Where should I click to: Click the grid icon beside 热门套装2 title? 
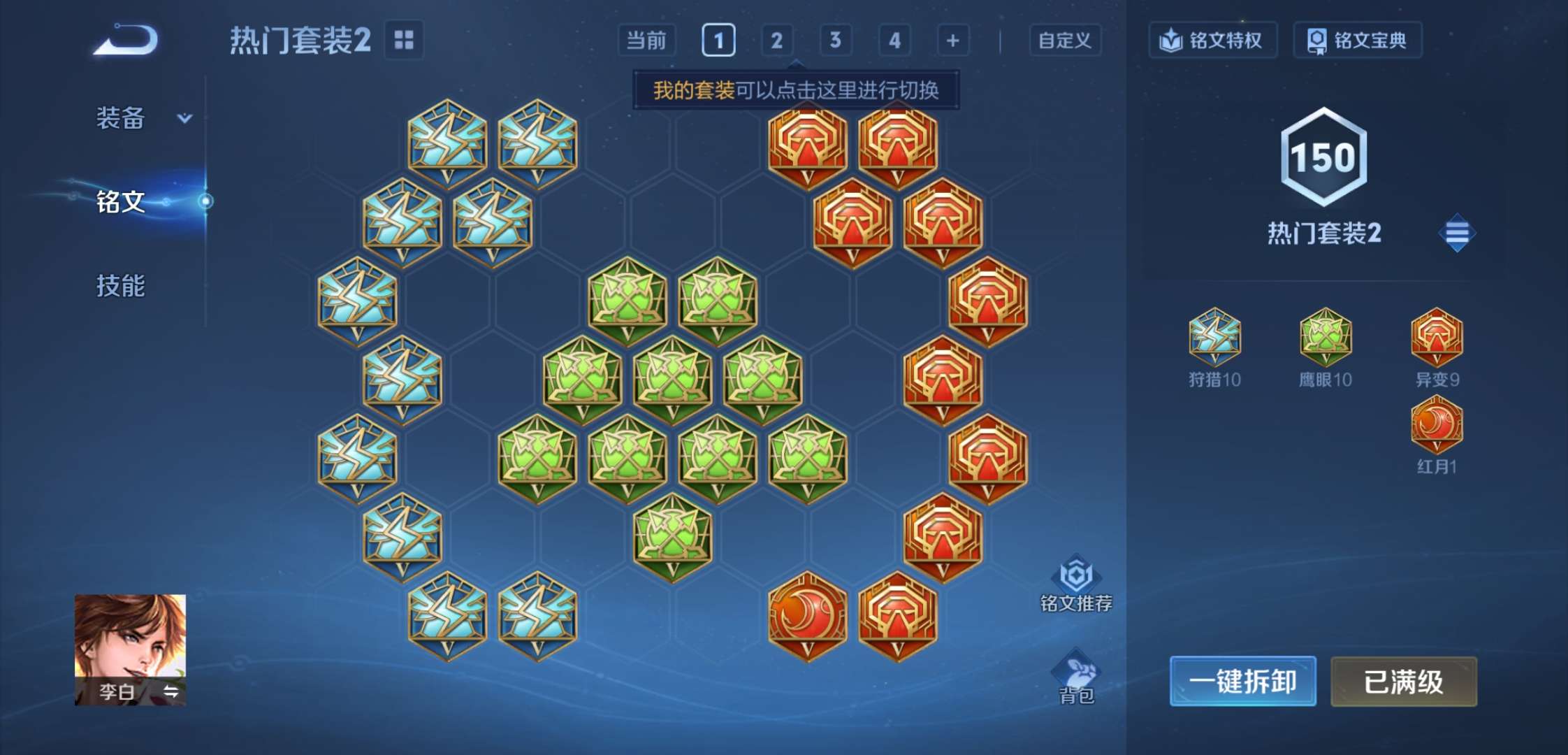point(404,41)
